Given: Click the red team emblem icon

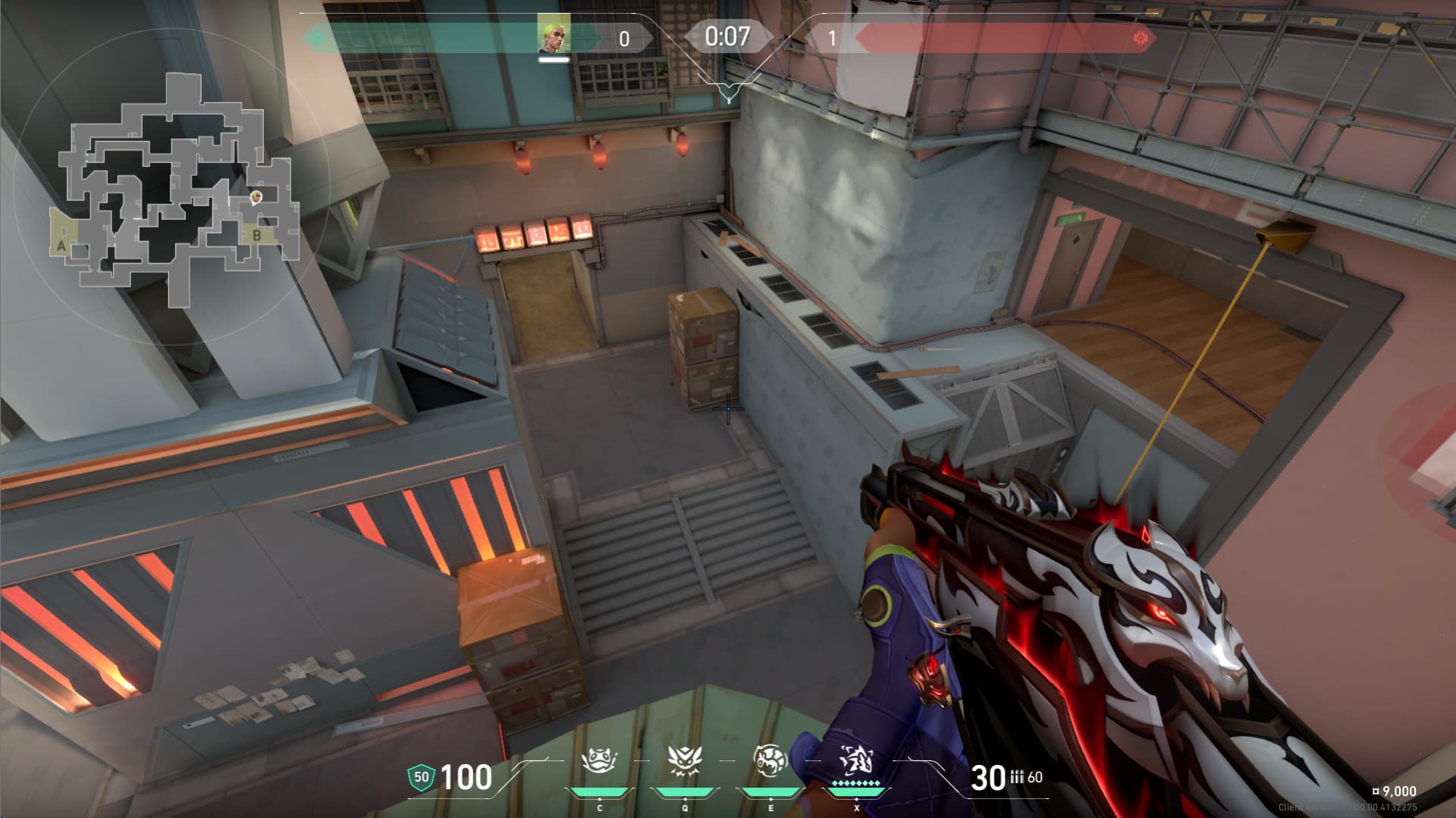Looking at the screenshot, I should pyautogui.click(x=1139, y=38).
